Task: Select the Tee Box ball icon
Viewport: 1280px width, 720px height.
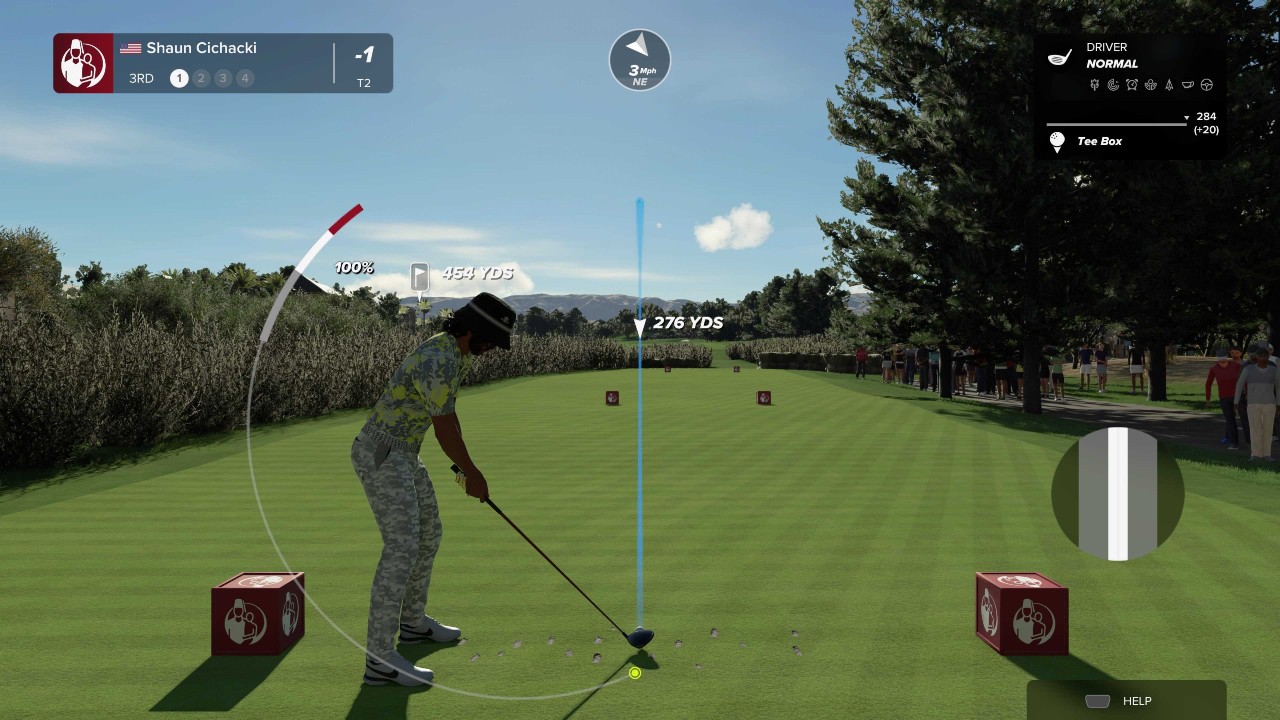Action: (1057, 141)
